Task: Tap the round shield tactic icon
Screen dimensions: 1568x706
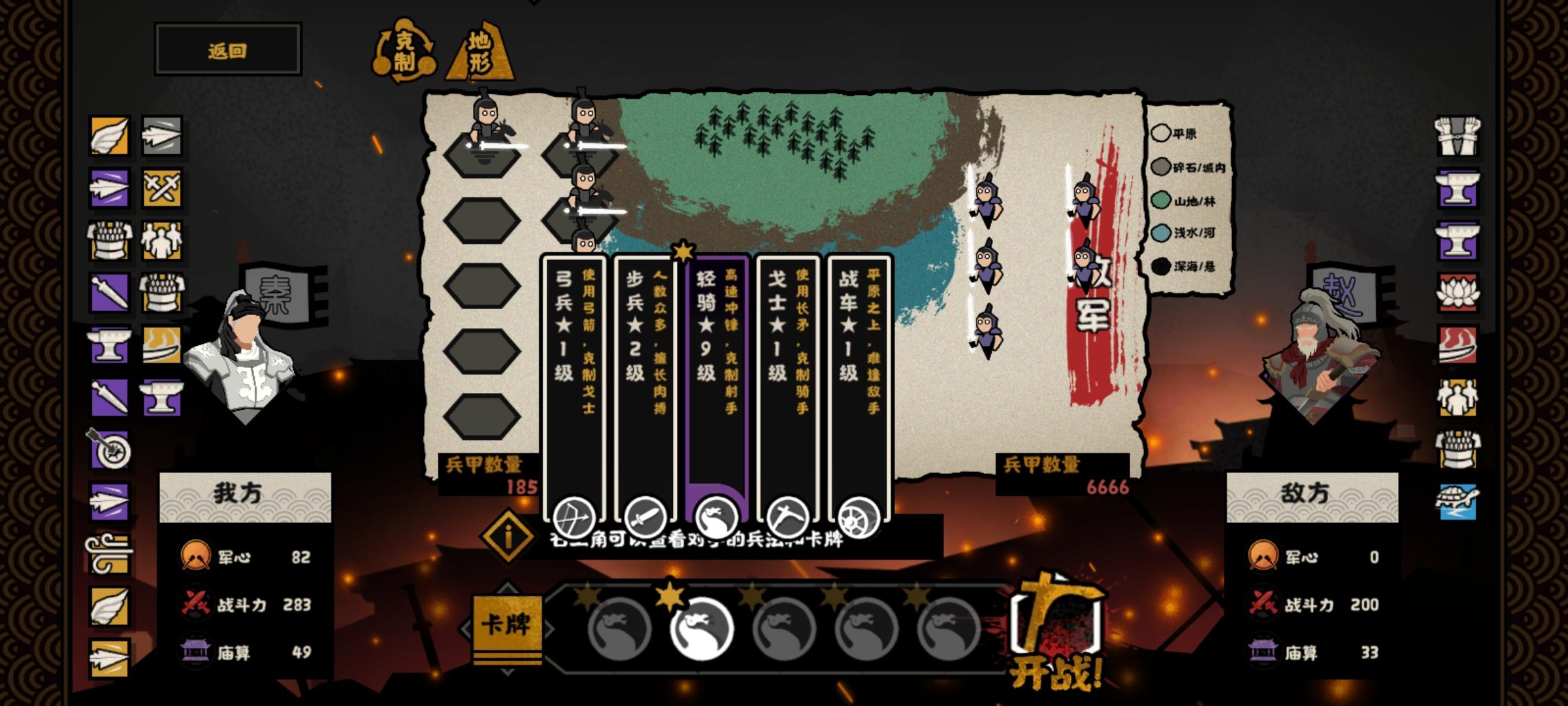Action: [x=110, y=450]
